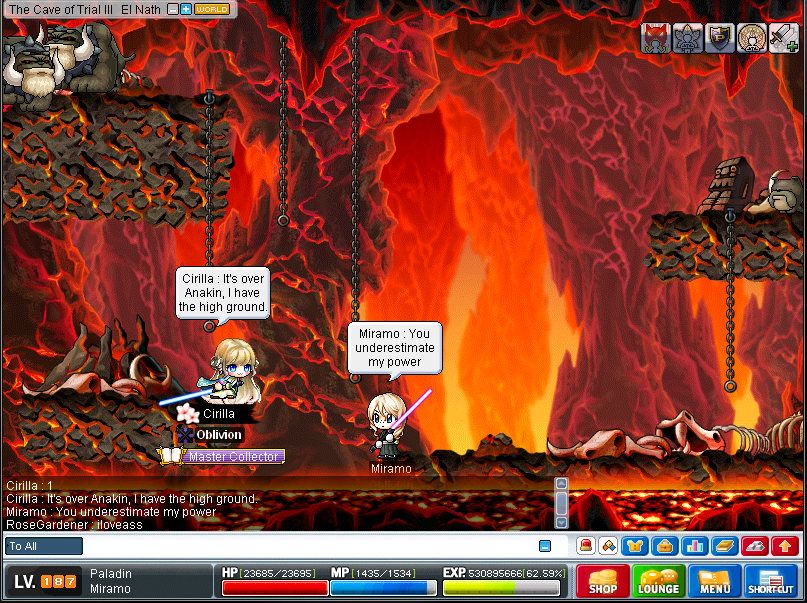Open the Menu button
The image size is (807, 603).
(714, 581)
